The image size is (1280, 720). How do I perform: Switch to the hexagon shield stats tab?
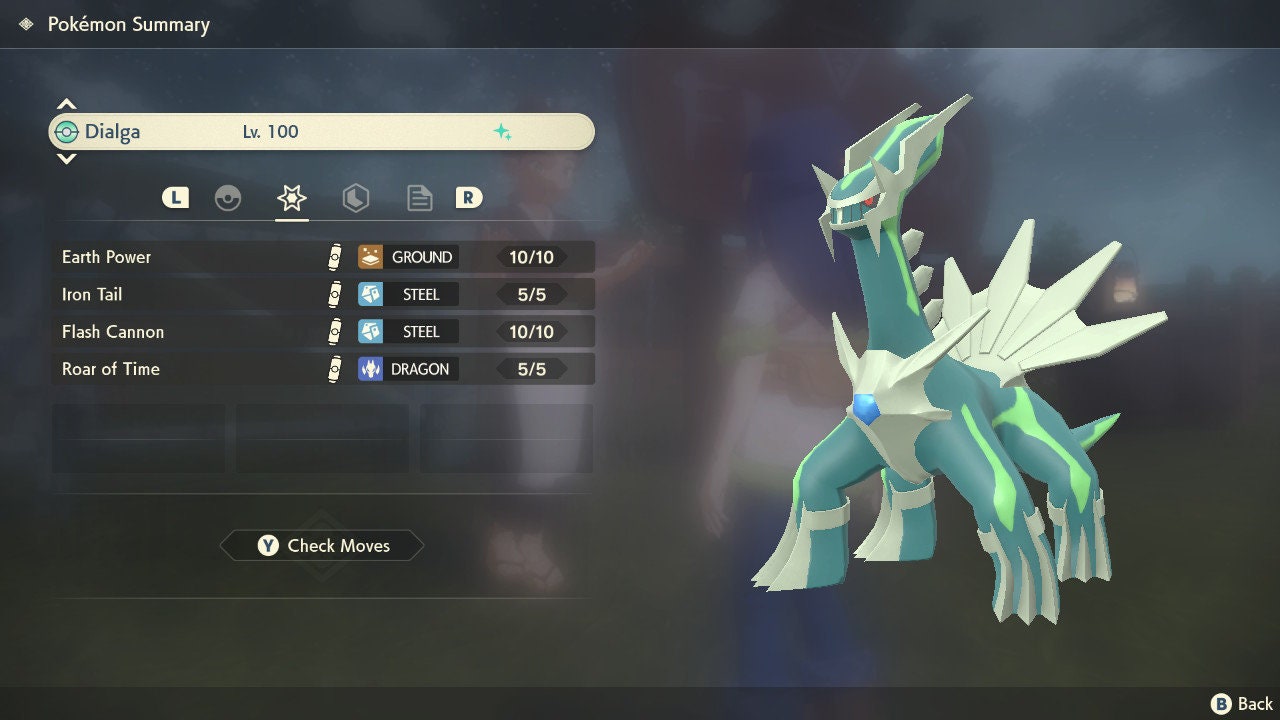coord(355,198)
